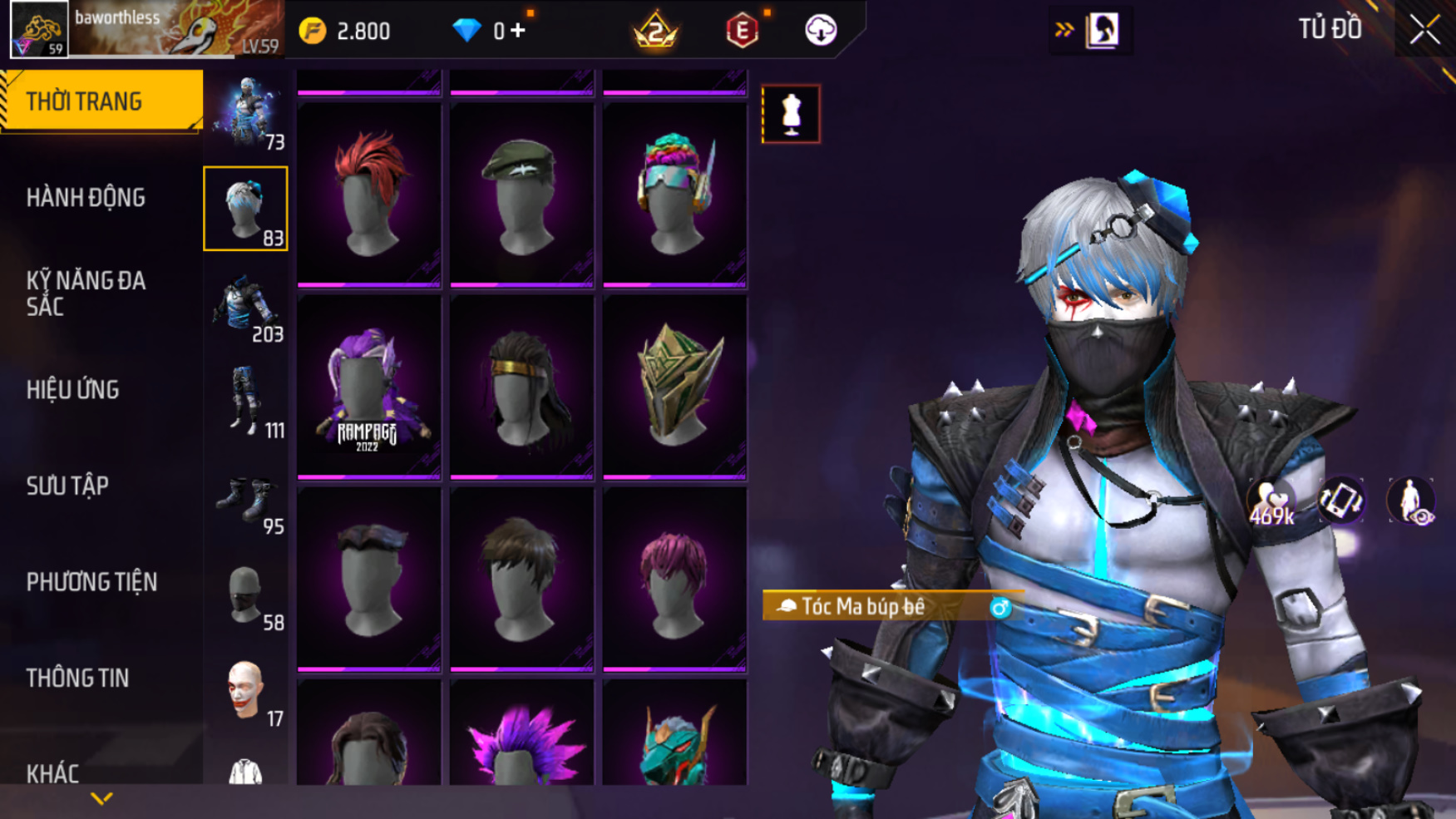1456x819 pixels.
Task: Go to the SƯU TẬP tab
Action: click(x=67, y=486)
